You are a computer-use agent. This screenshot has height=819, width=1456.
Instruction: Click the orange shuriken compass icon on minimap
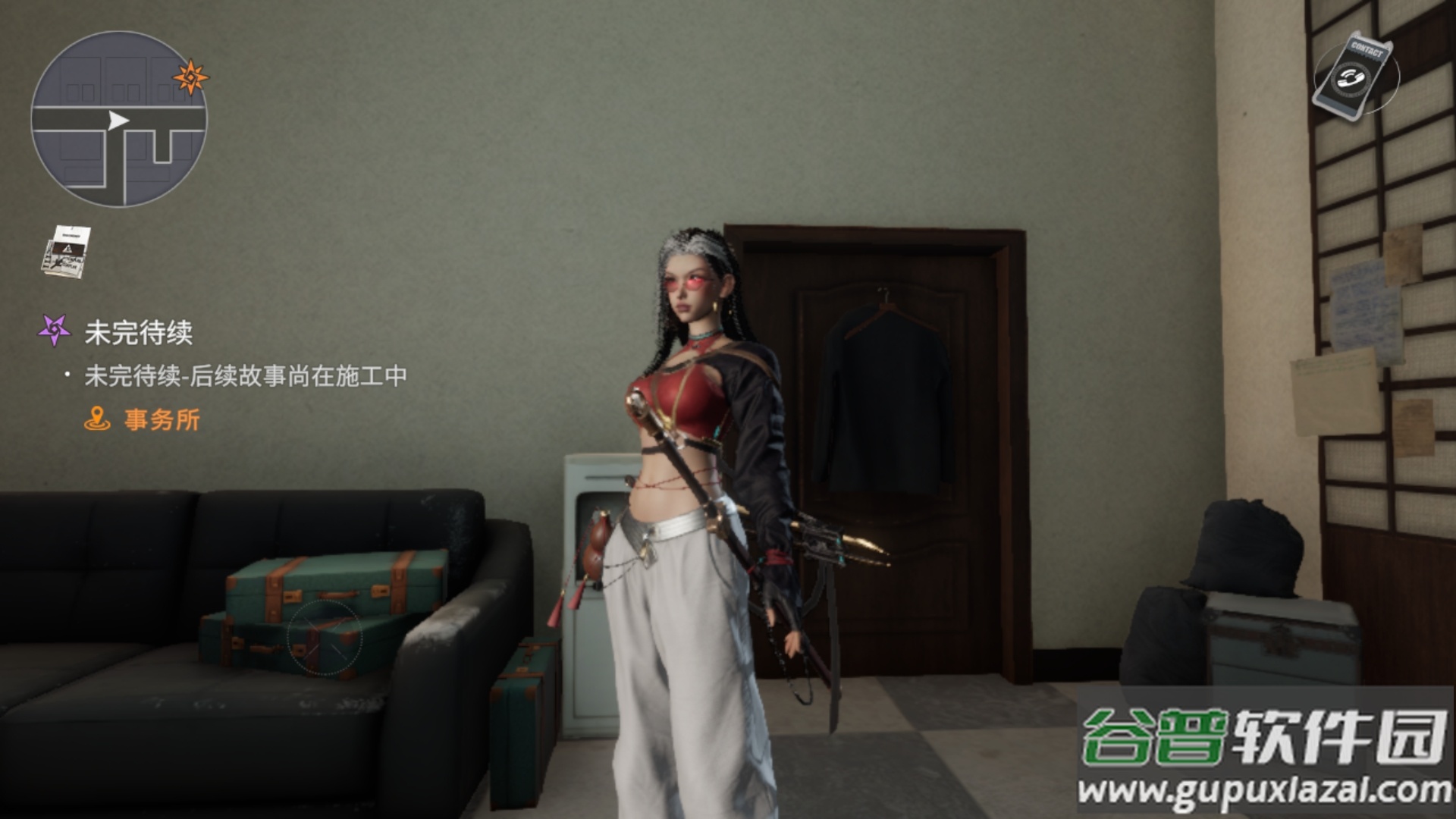[190, 76]
